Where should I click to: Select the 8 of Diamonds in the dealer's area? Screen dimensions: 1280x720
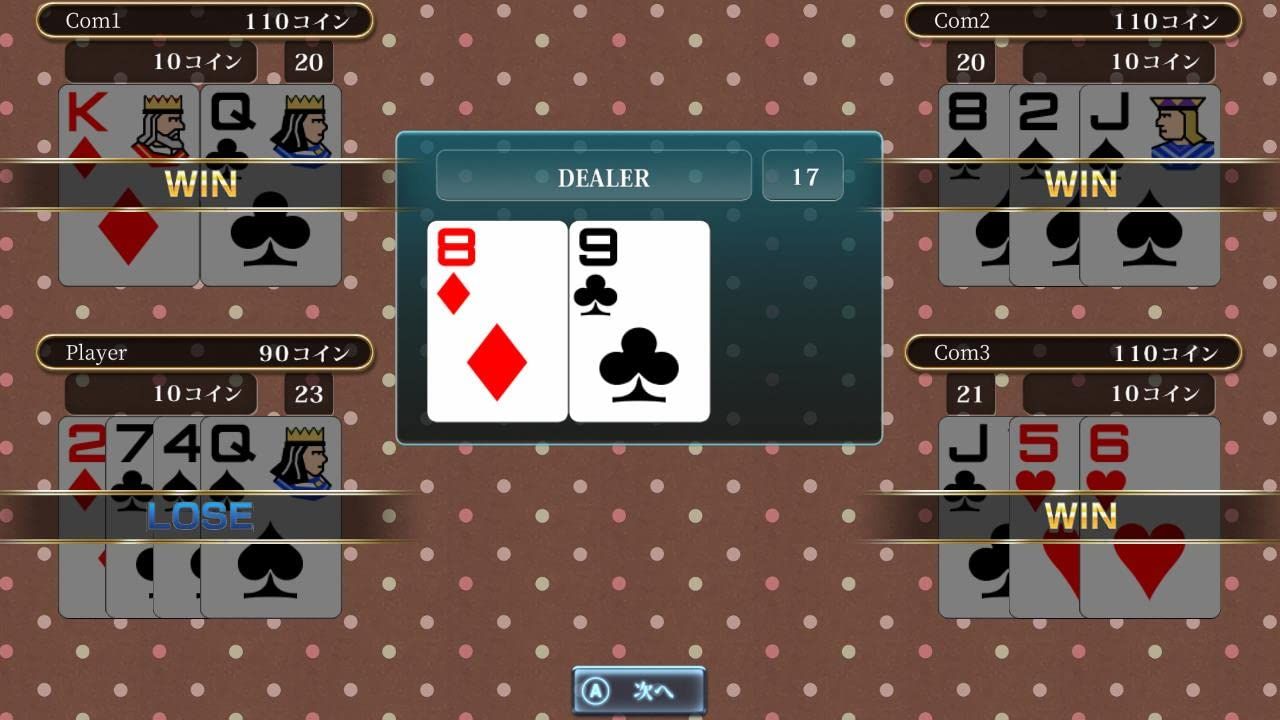point(497,318)
